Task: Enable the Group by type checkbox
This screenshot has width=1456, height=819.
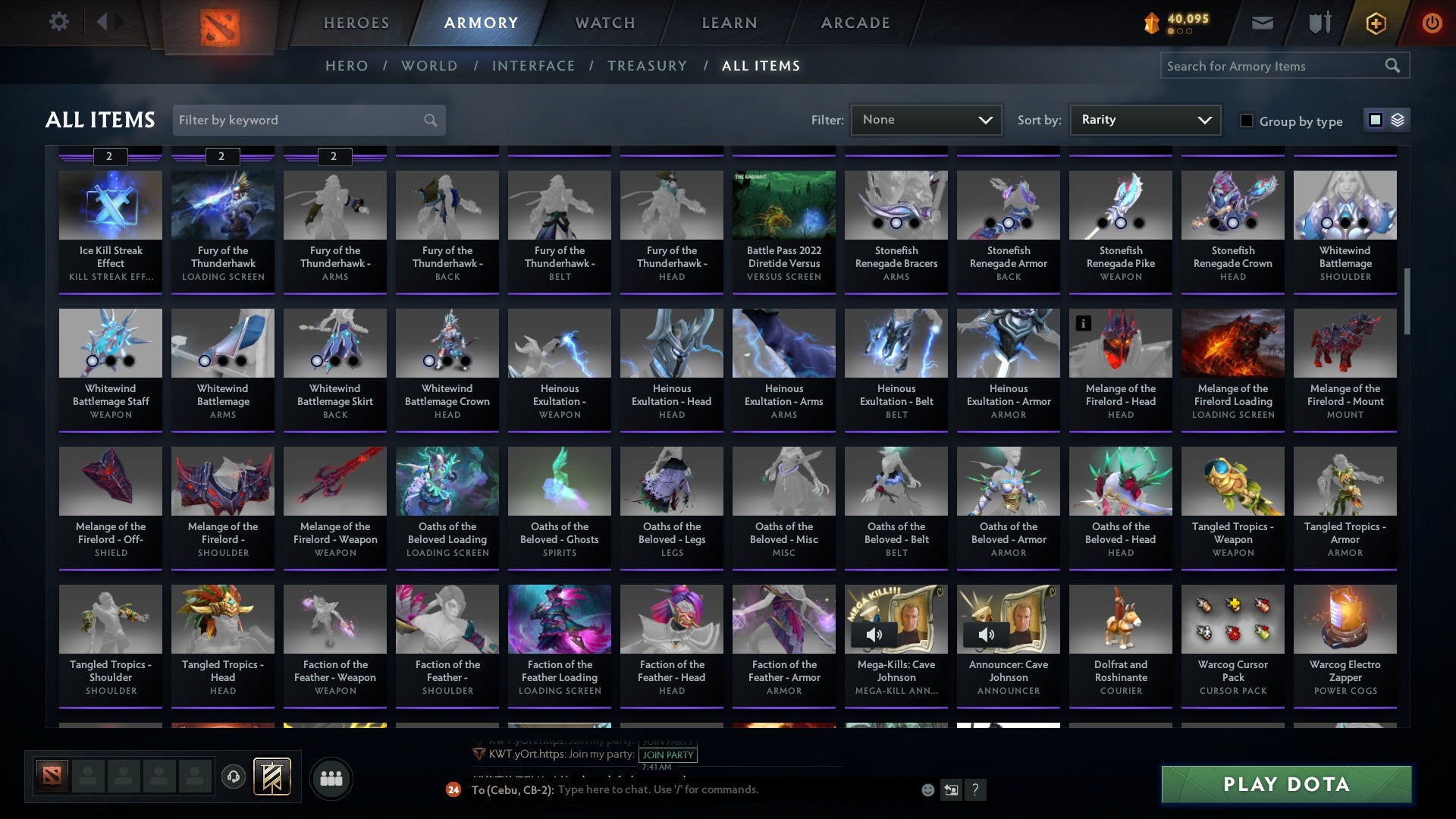Action: tap(1247, 121)
